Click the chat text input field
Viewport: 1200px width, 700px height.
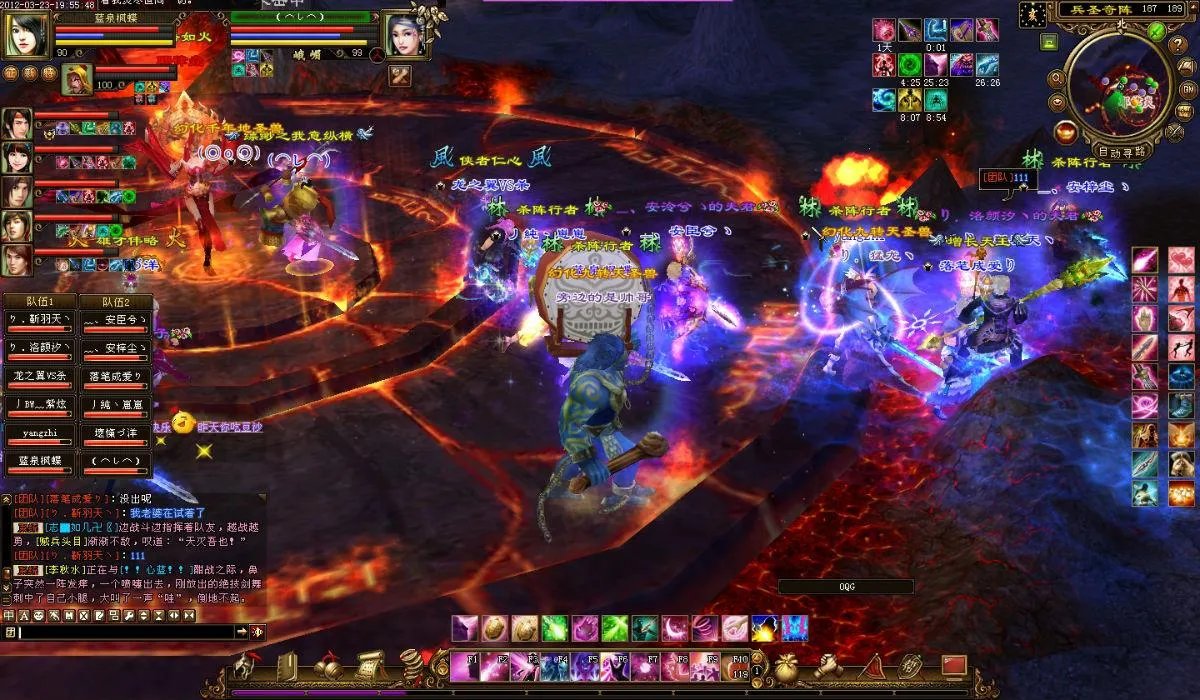point(130,632)
